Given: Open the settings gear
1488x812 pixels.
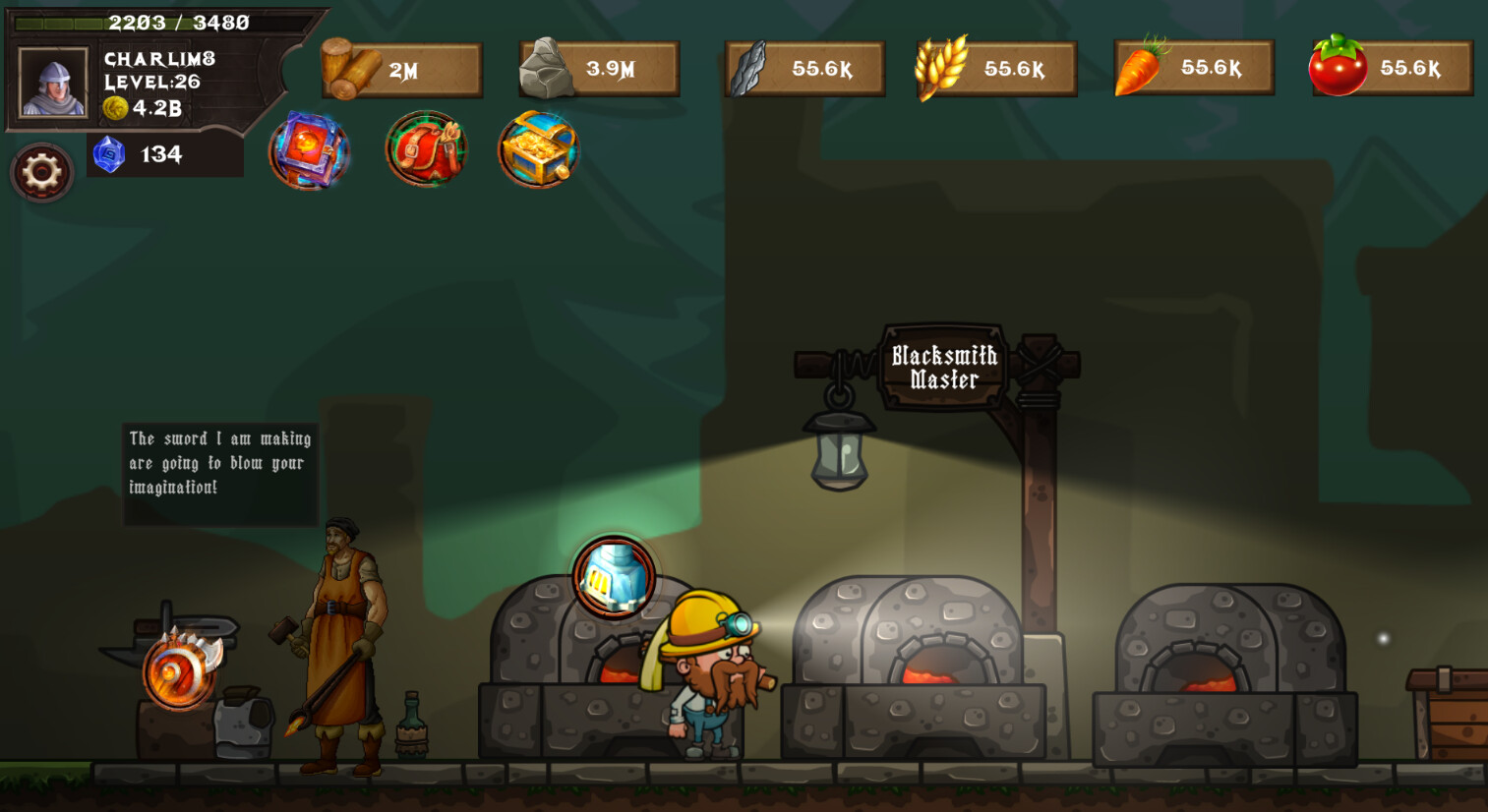Looking at the screenshot, I should [x=41, y=172].
